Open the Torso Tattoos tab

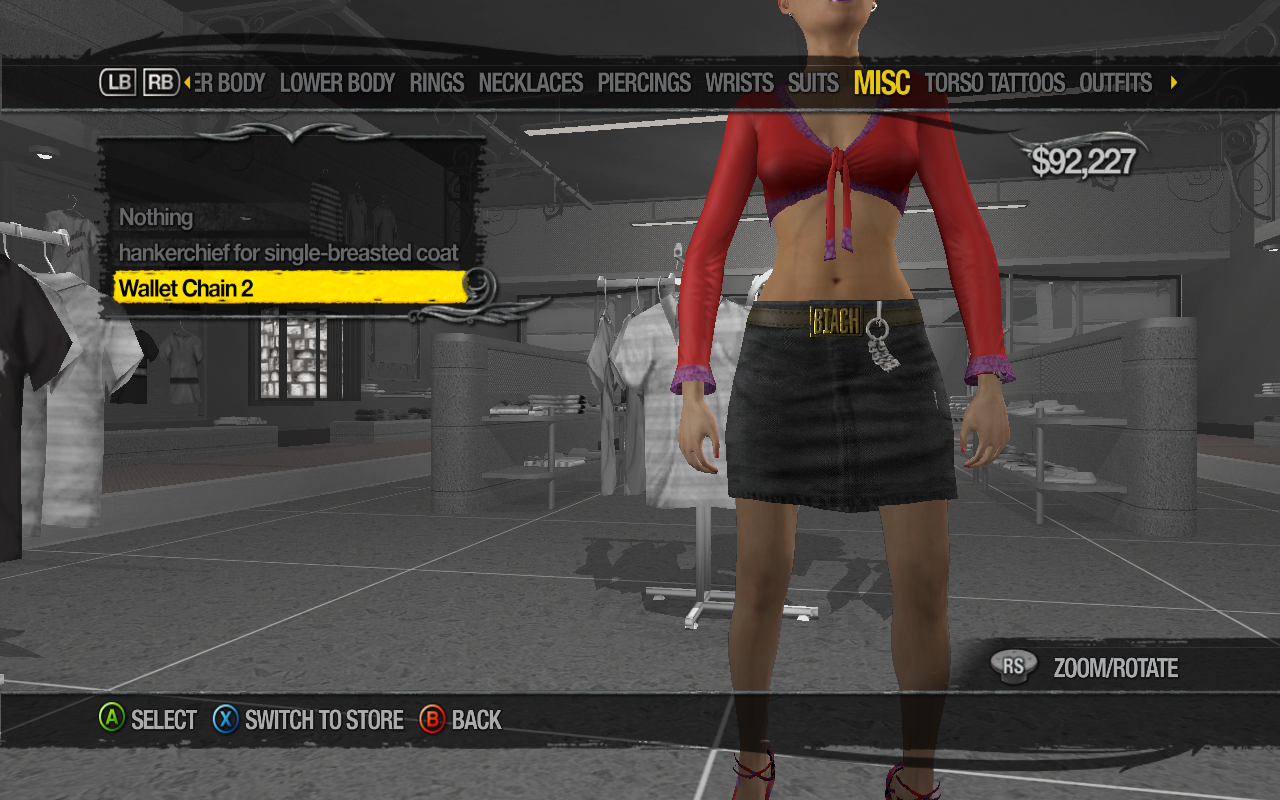tap(995, 83)
